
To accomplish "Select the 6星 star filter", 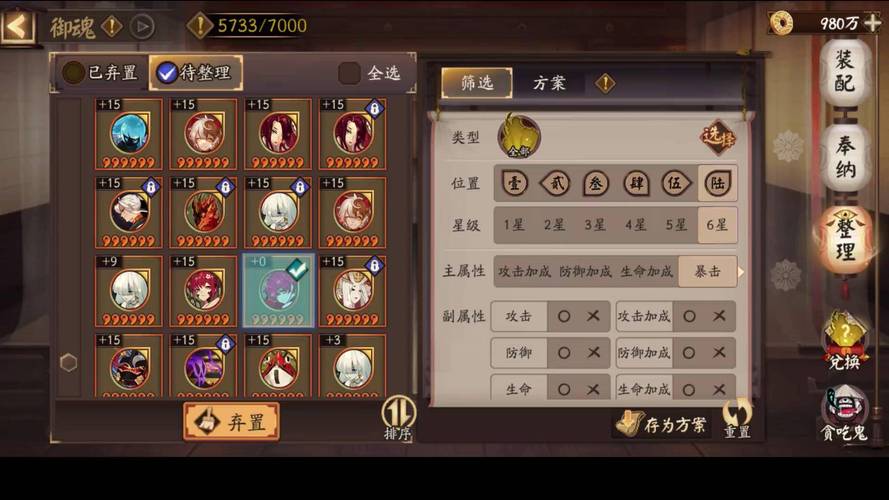I will pyautogui.click(x=717, y=225).
